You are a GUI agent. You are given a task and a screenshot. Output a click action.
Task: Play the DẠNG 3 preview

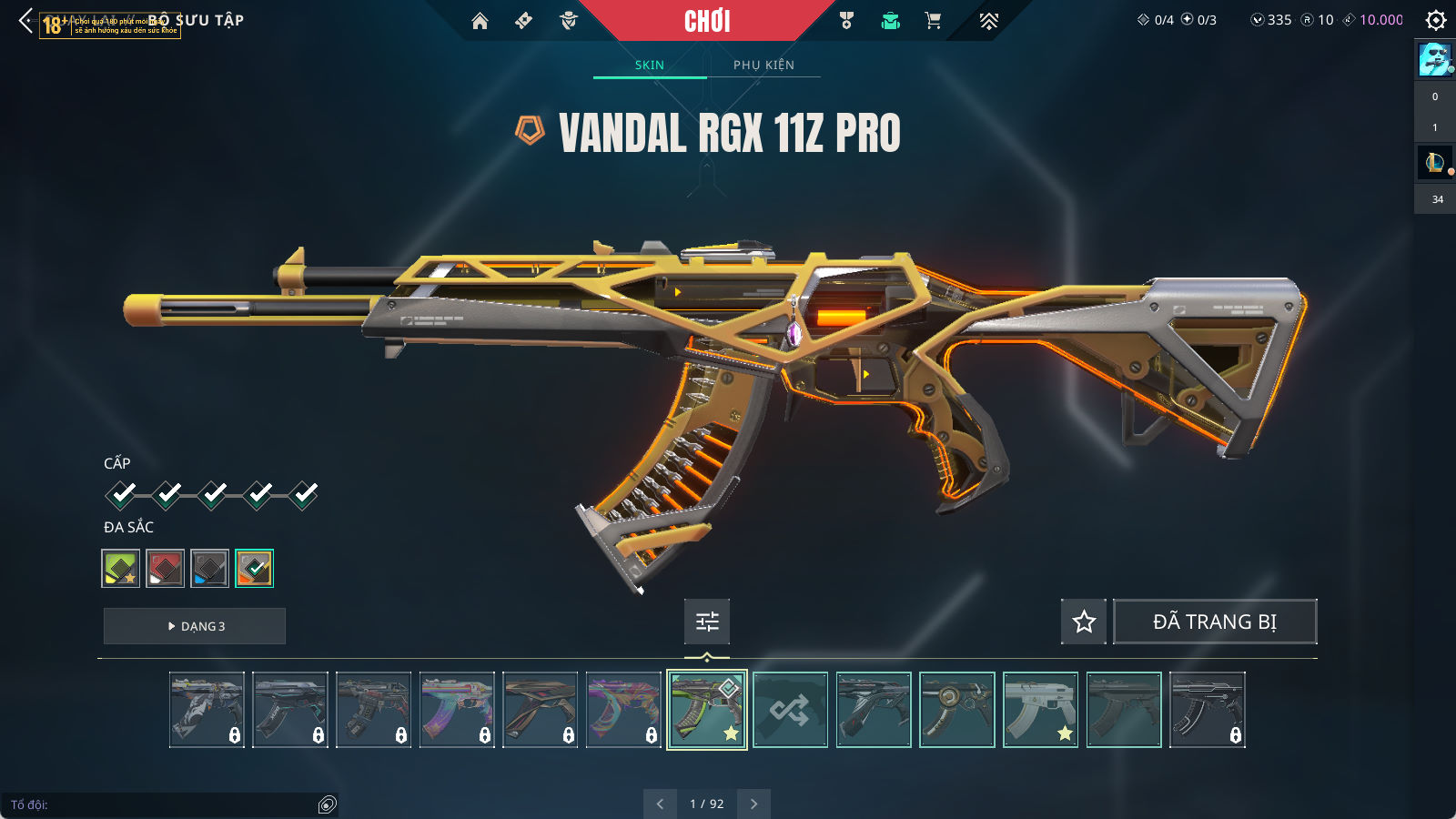pos(195,626)
